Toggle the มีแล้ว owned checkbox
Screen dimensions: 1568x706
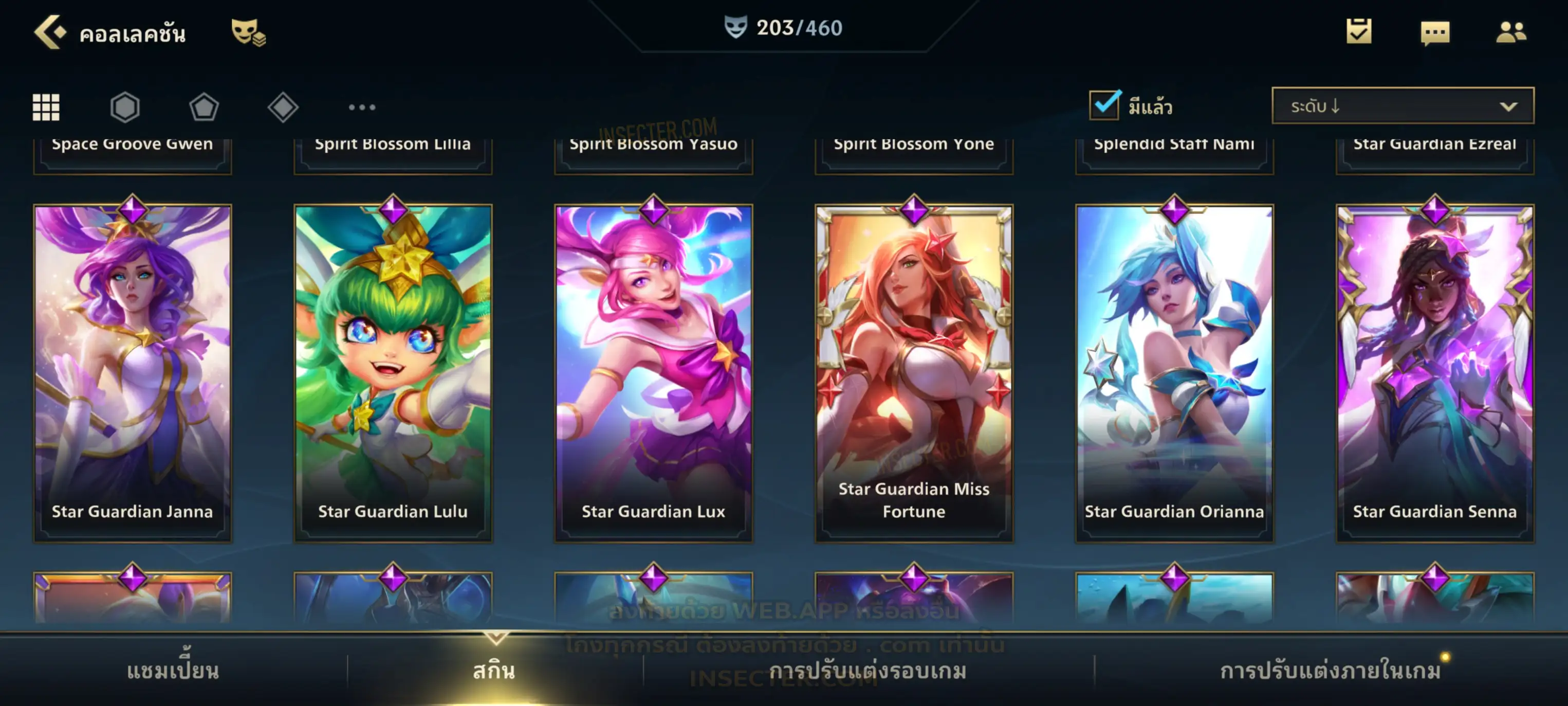[1103, 105]
